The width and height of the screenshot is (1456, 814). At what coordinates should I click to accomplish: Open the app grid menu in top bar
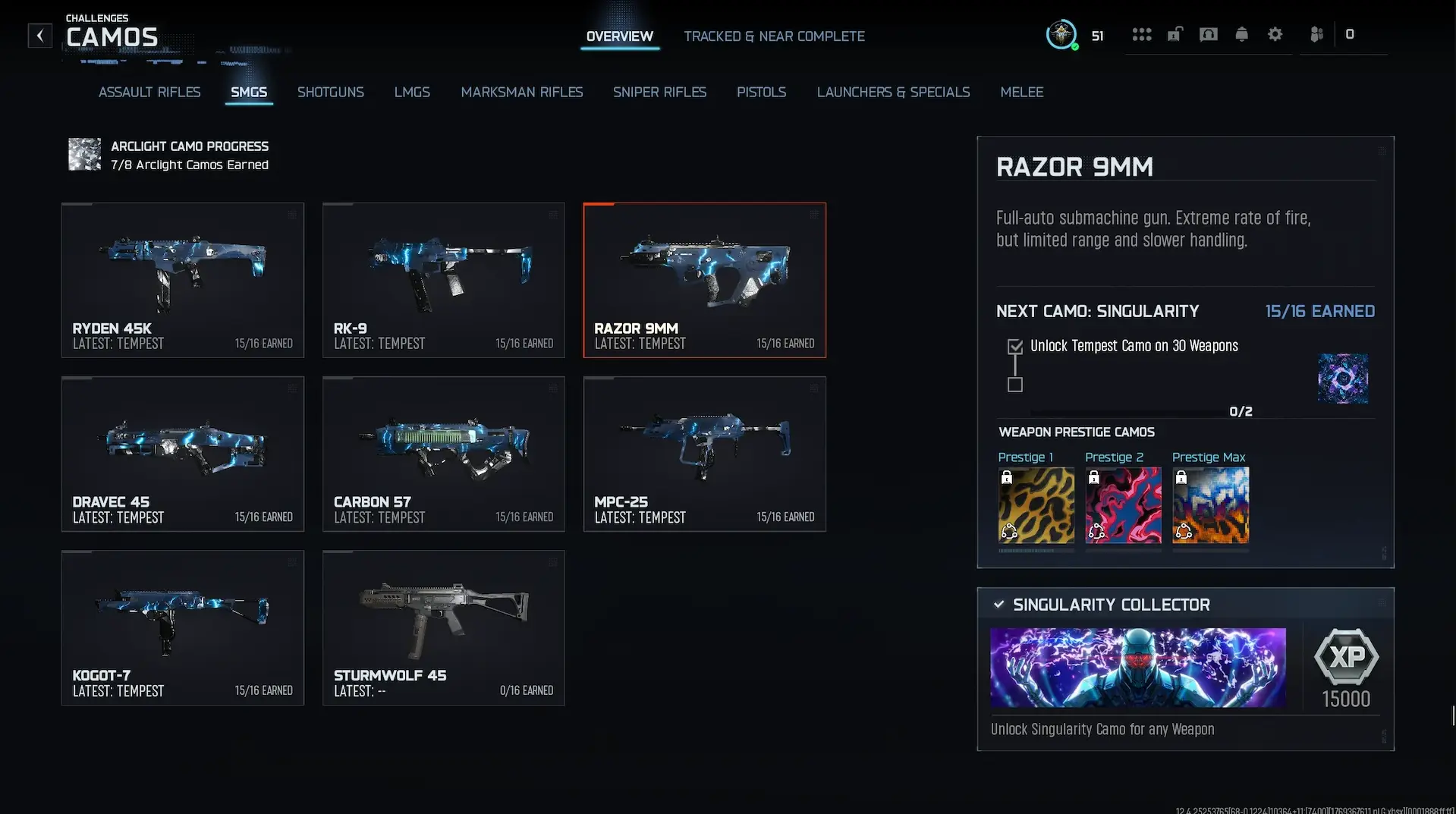(x=1141, y=34)
